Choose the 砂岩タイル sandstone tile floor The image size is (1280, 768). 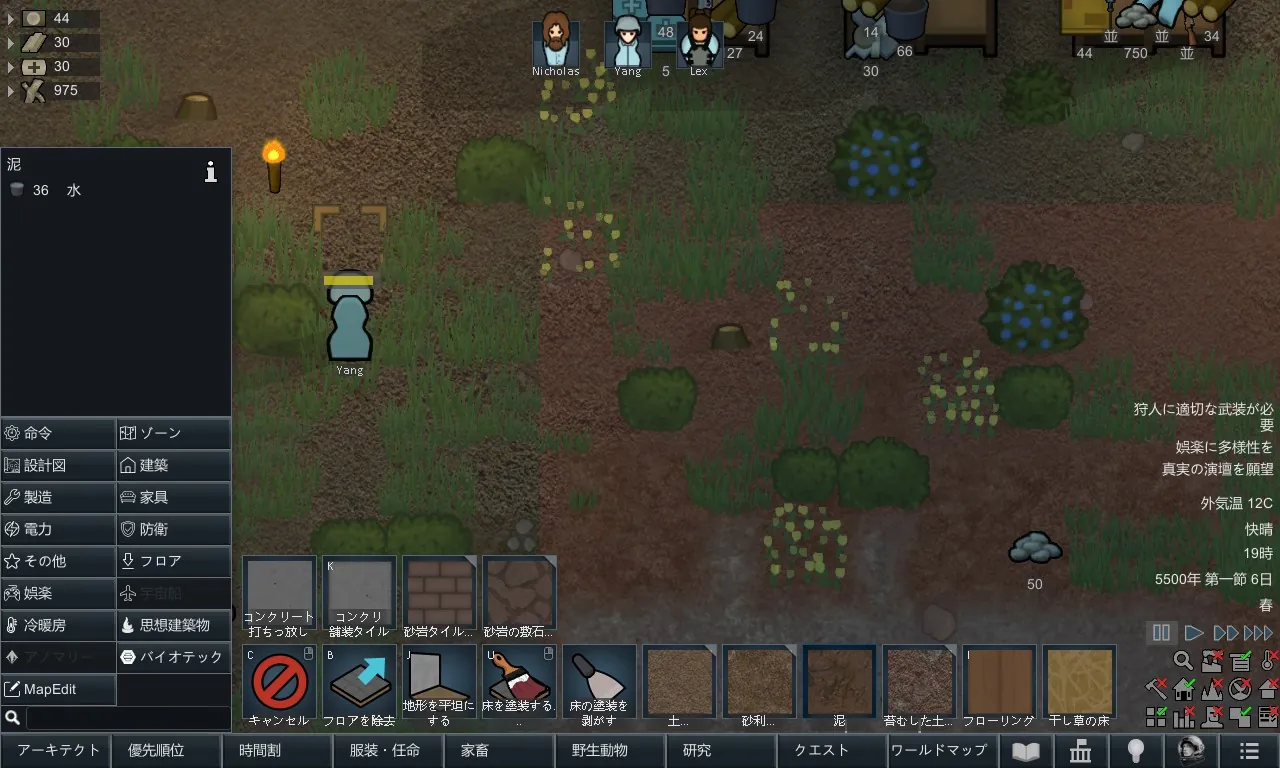point(440,596)
